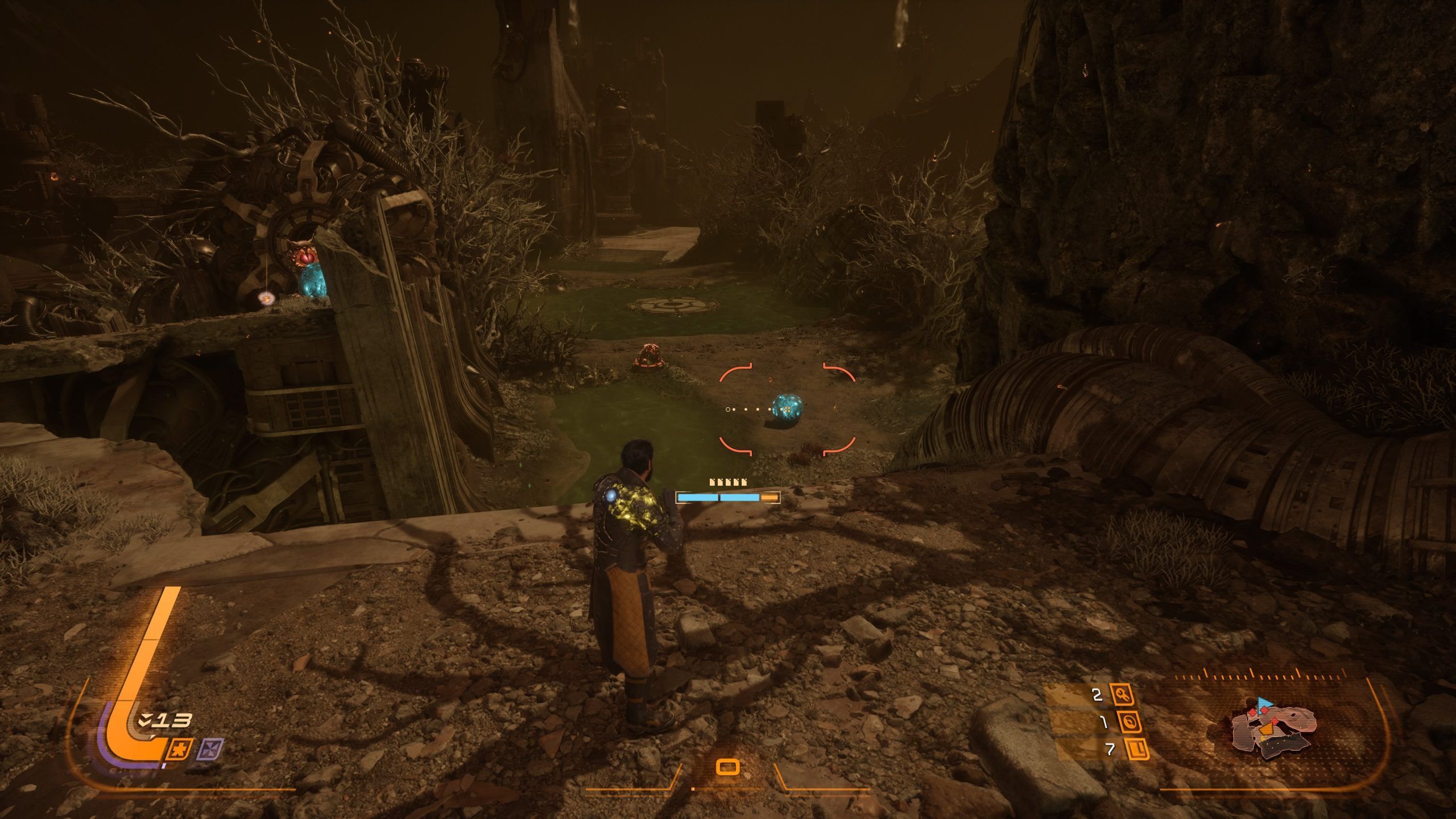Select the circular compass-like item icon with count 1
The height and width of the screenshot is (819, 1456).
(1129, 722)
